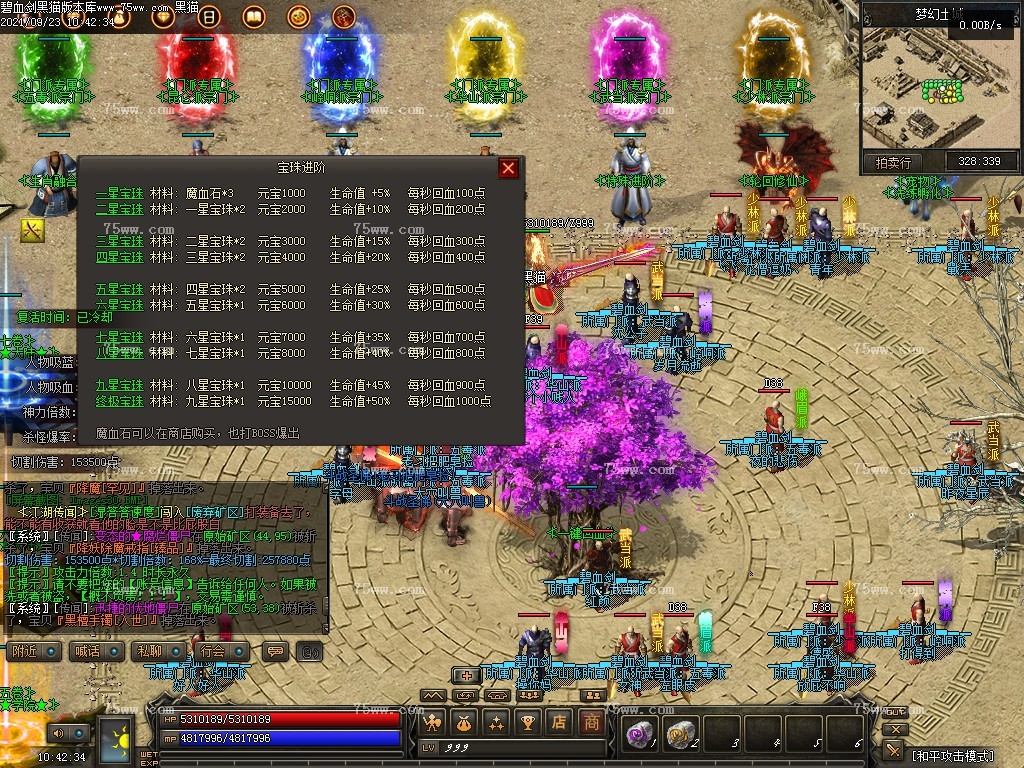Open the 商 mall button
Image resolution: width=1024 pixels, height=768 pixels.
(x=592, y=721)
